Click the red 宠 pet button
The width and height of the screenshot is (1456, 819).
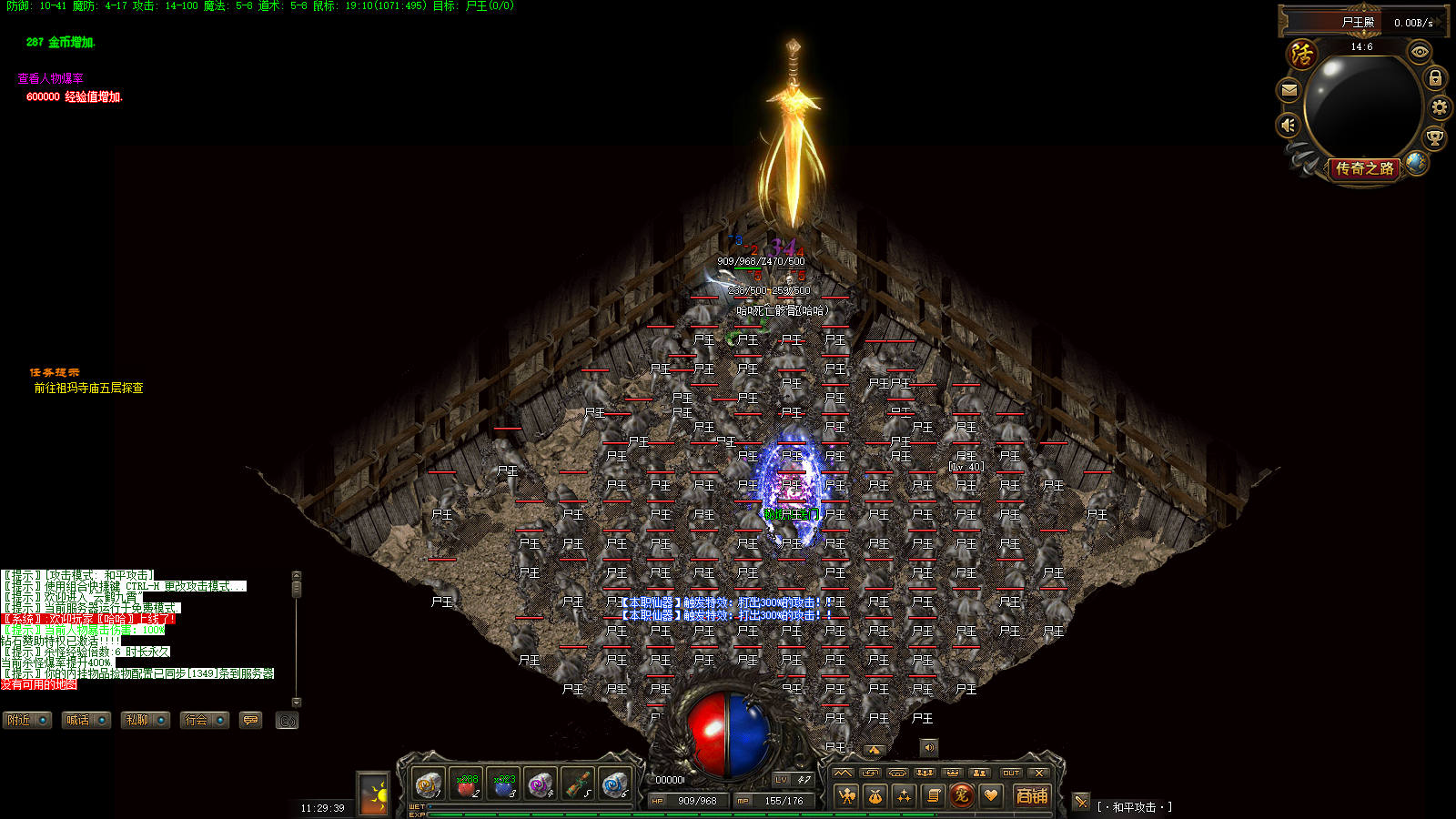[961, 795]
